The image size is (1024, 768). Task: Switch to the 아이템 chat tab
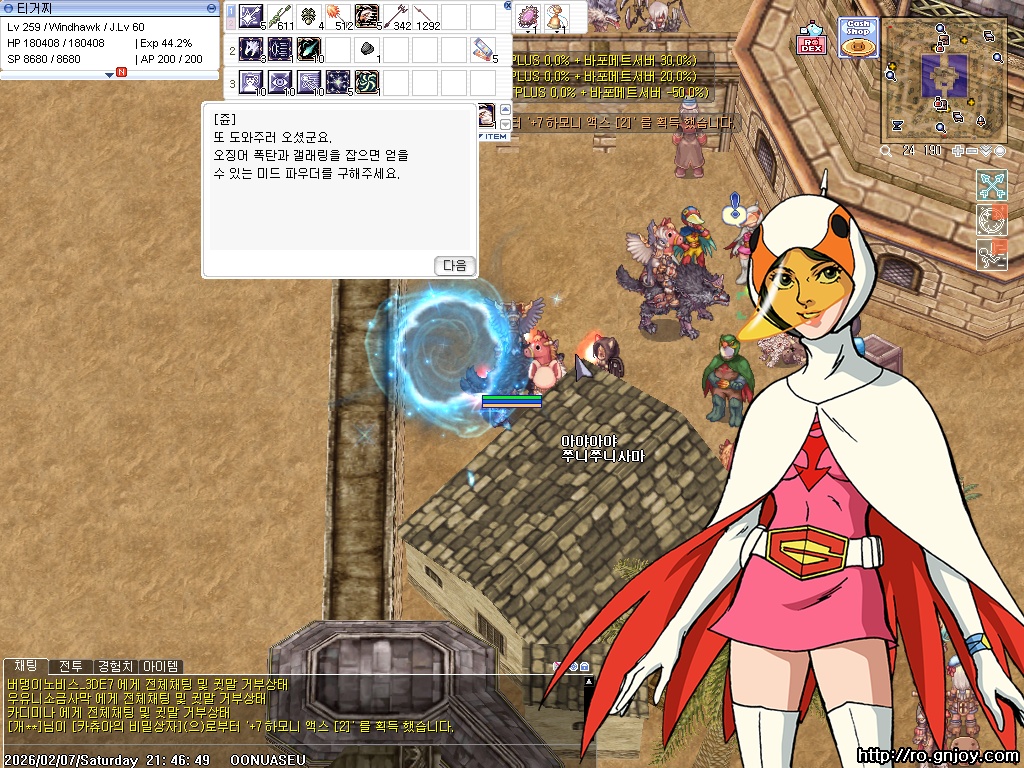[160, 666]
